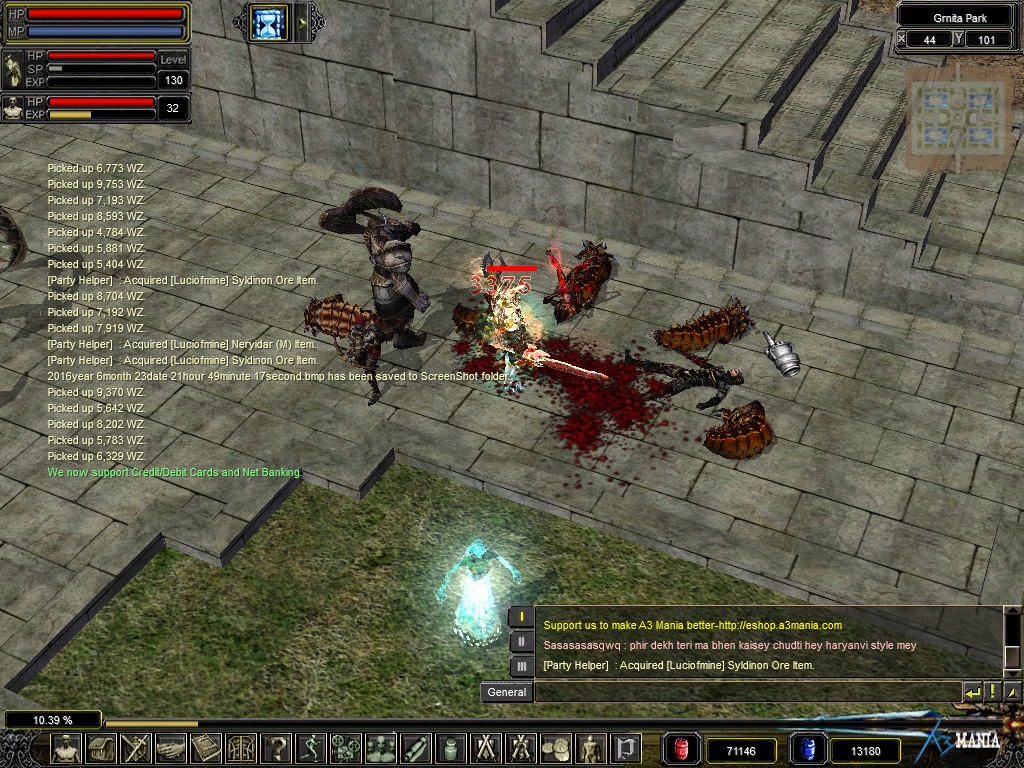Focus the chat message input field
Image resolution: width=1024 pixels, height=768 pixels.
745,692
